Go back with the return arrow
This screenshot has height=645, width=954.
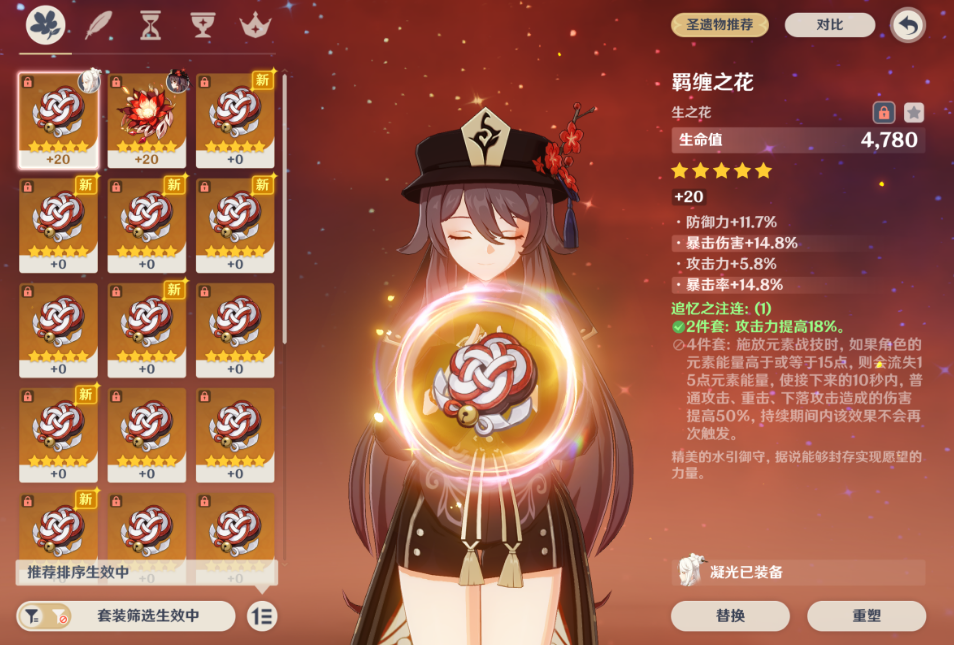tap(908, 25)
